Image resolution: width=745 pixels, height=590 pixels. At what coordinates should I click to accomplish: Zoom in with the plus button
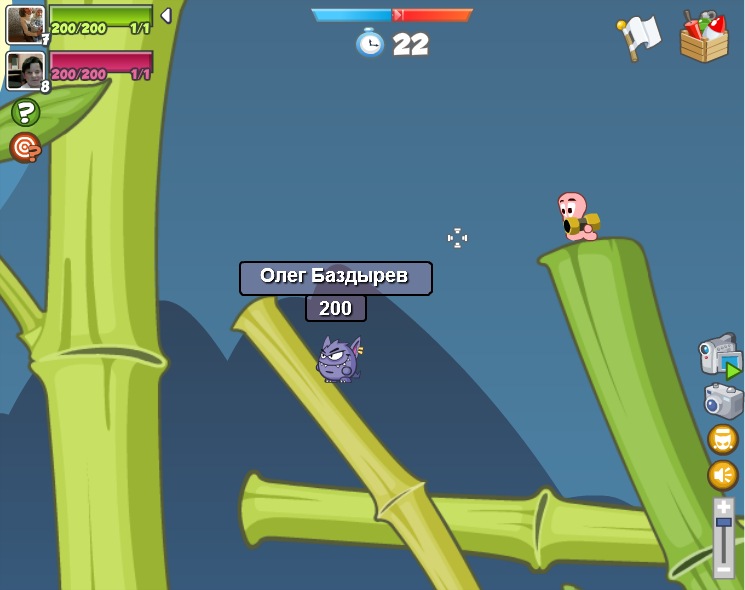pos(723,507)
